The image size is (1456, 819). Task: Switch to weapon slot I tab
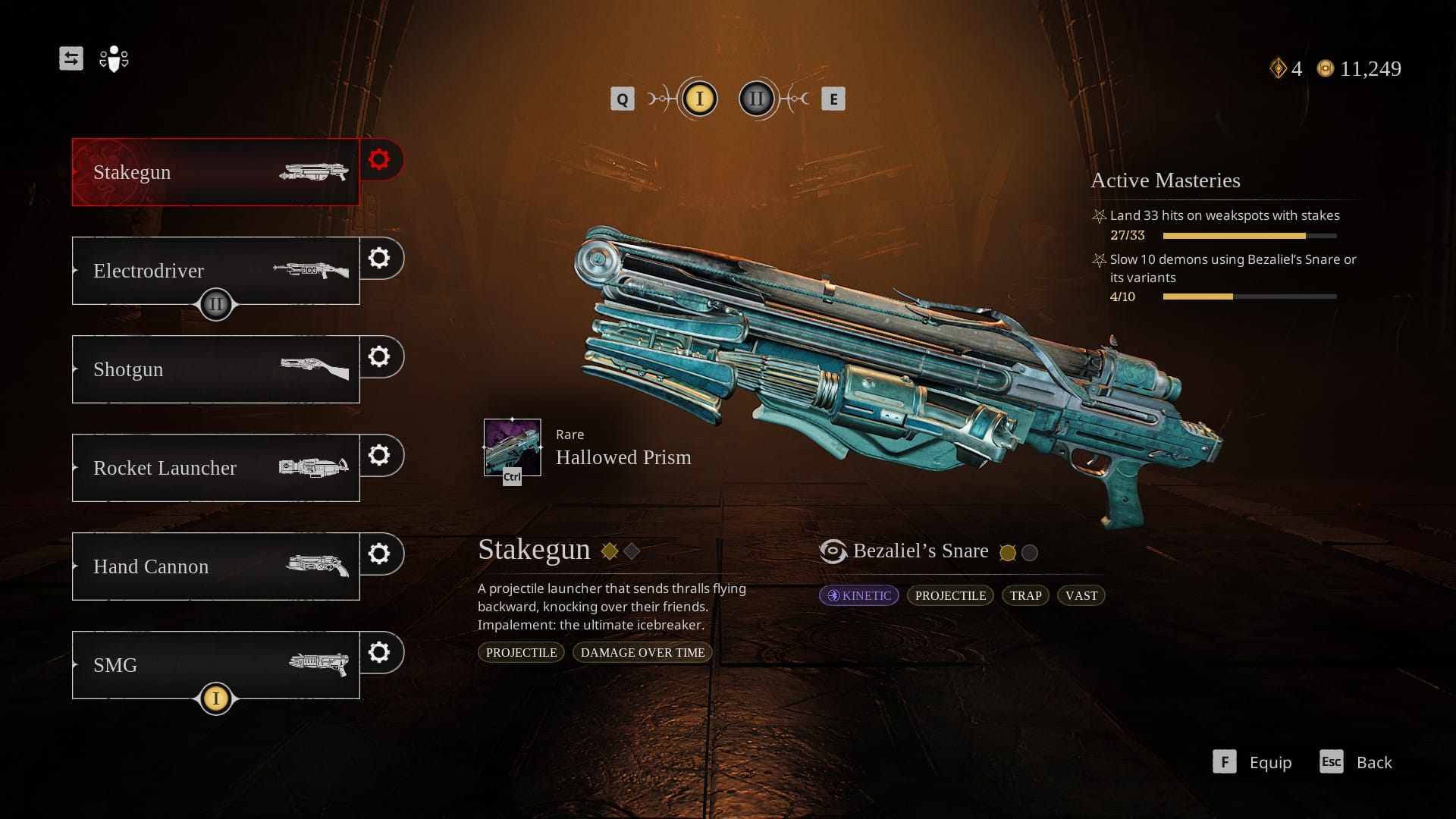pyautogui.click(x=699, y=99)
